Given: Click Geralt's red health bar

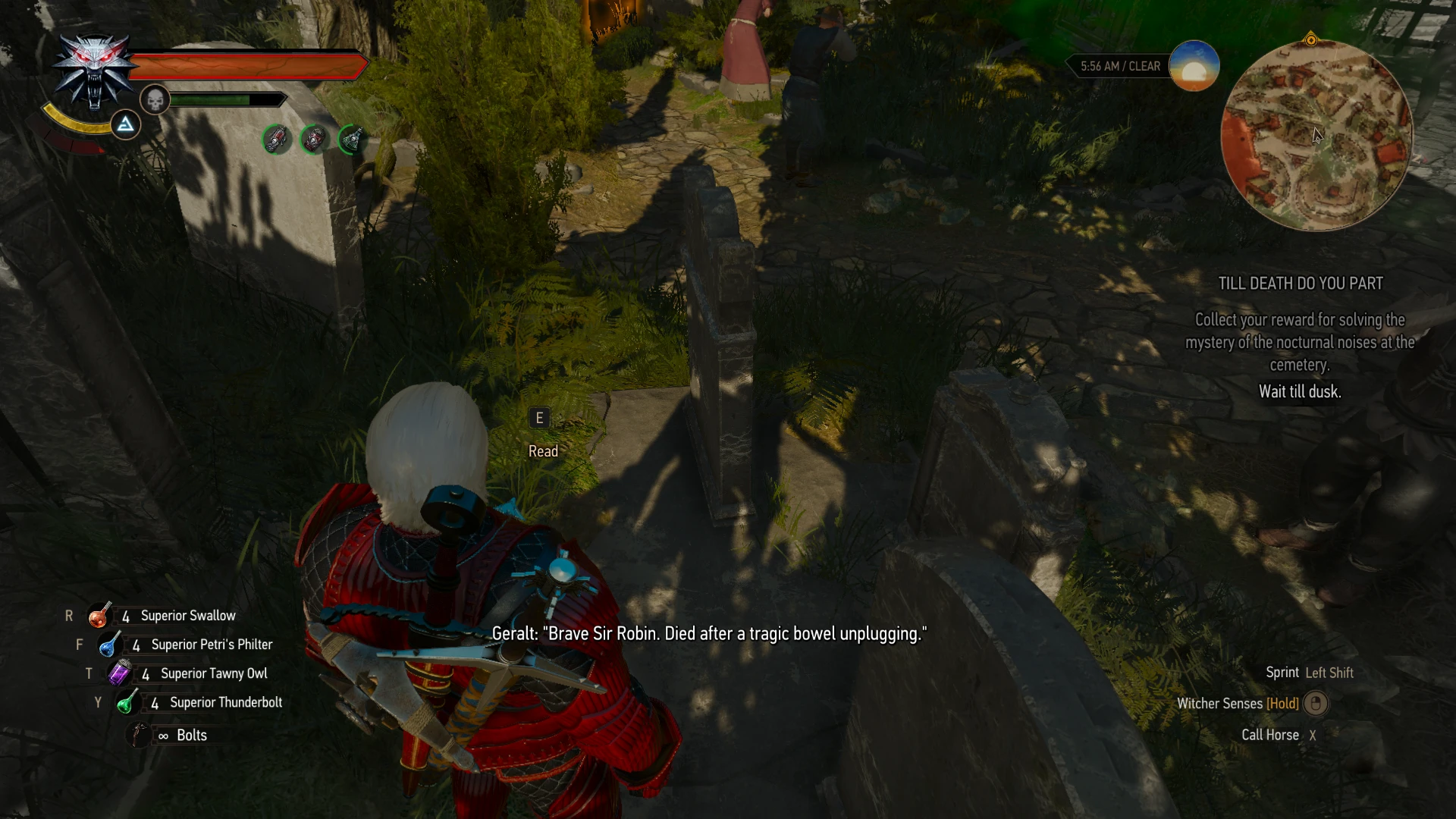Looking at the screenshot, I should coord(250,65).
